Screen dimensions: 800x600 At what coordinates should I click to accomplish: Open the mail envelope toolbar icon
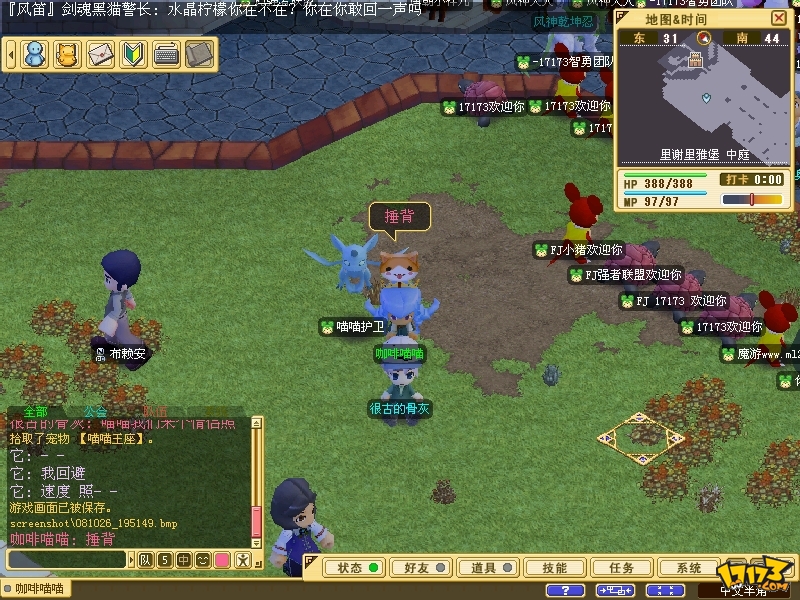click(x=100, y=54)
